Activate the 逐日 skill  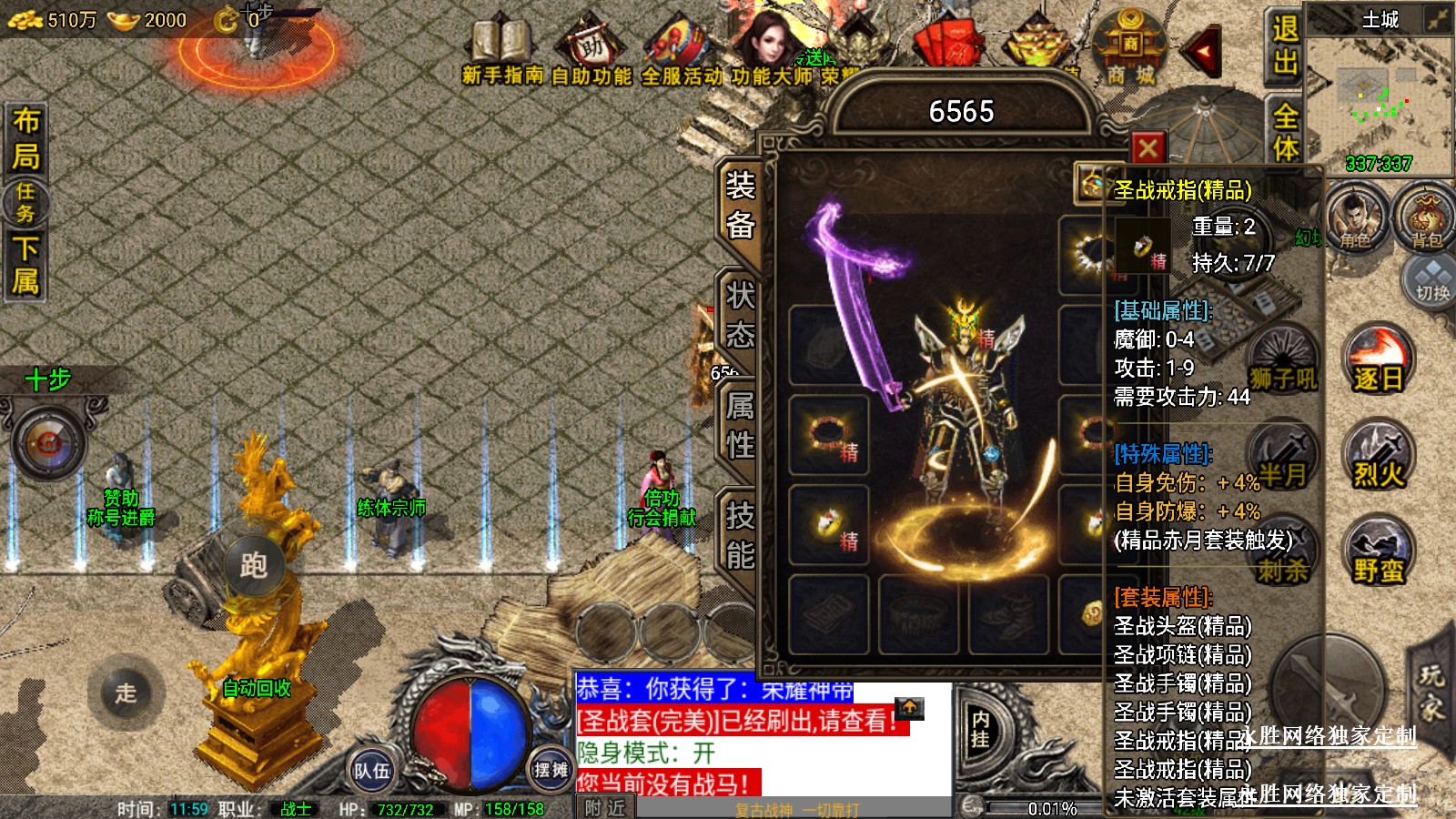[x=1378, y=361]
